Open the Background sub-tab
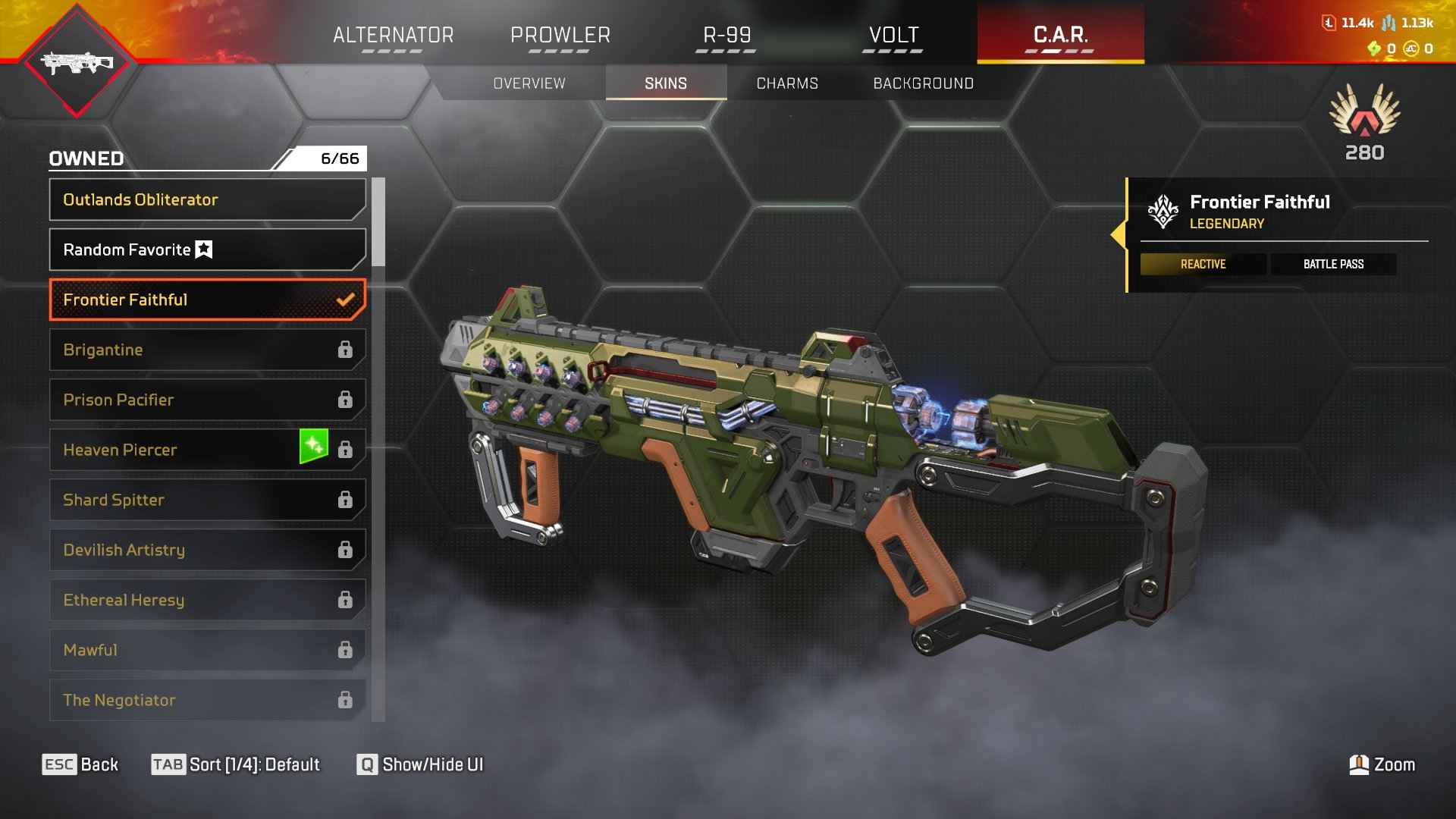Image resolution: width=1456 pixels, height=819 pixels. 923,83
